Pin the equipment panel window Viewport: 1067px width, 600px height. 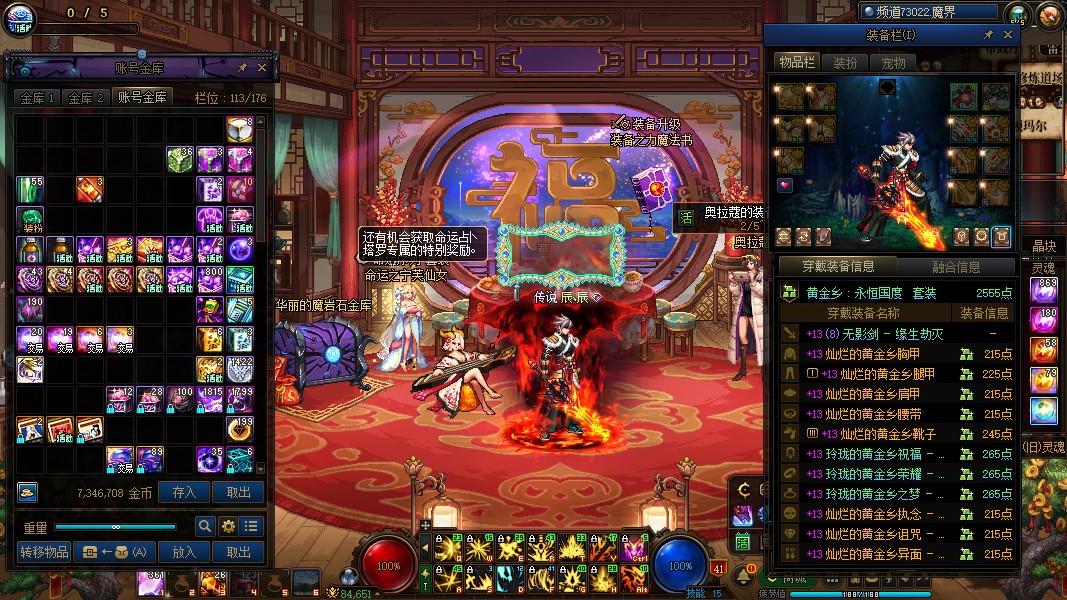pos(988,35)
